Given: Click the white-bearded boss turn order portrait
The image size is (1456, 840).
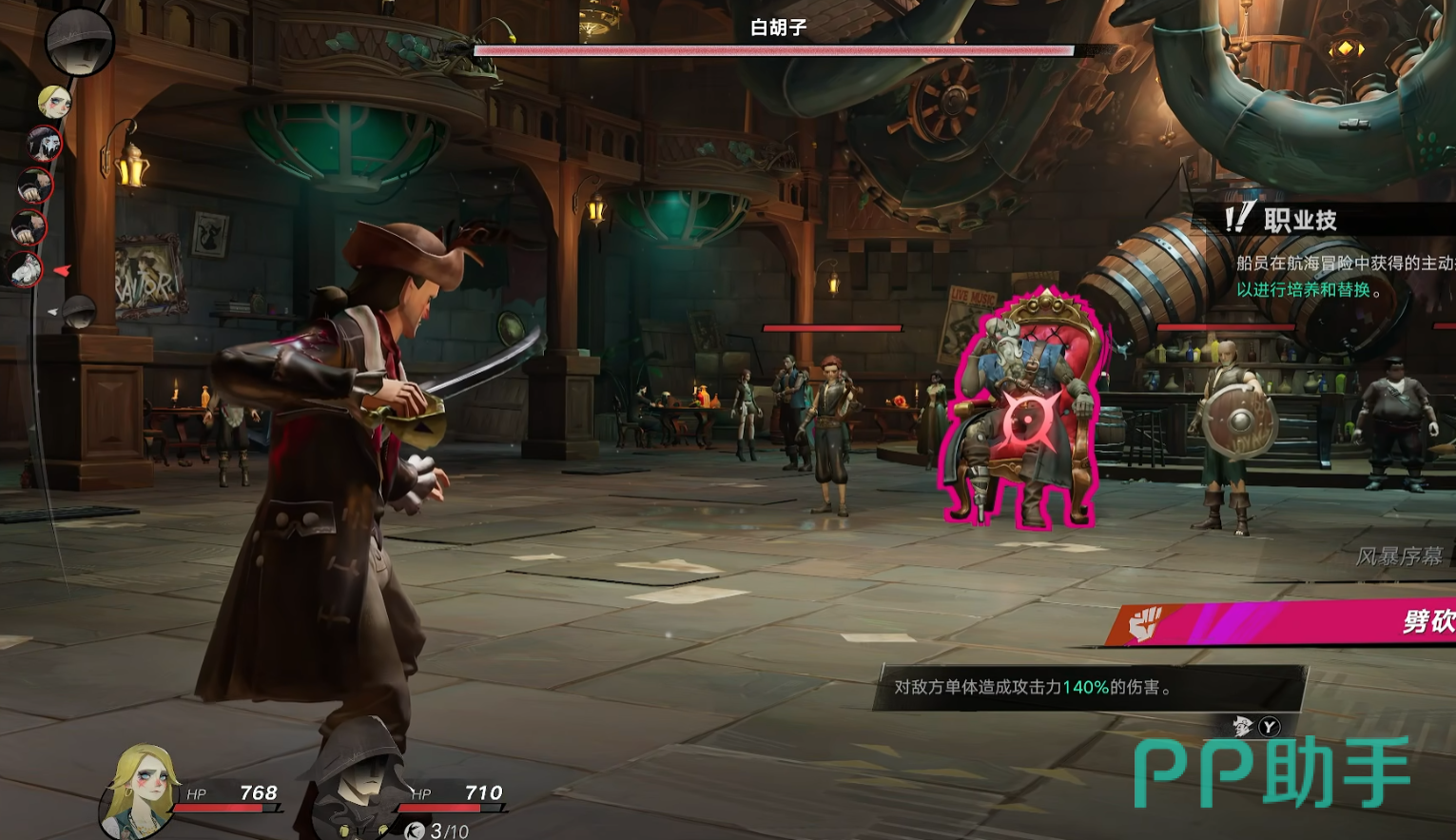Looking at the screenshot, I should point(27,268).
